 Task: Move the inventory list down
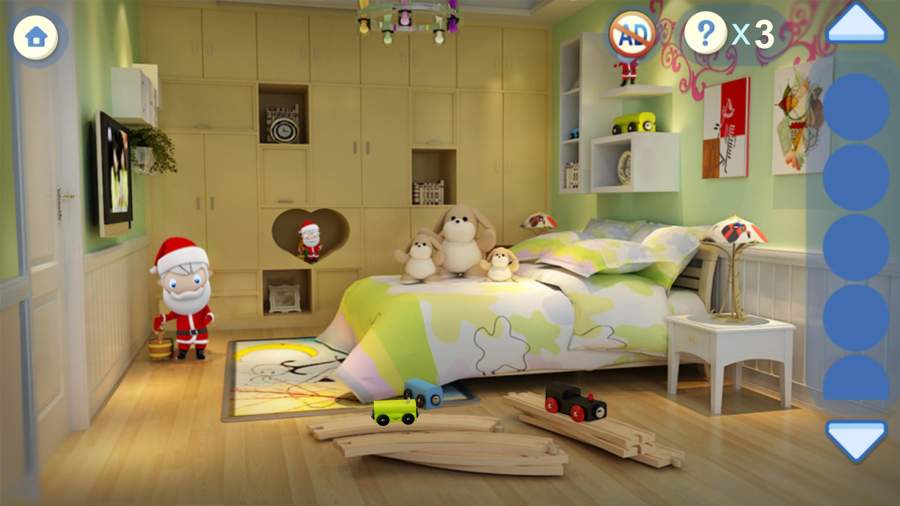click(856, 439)
